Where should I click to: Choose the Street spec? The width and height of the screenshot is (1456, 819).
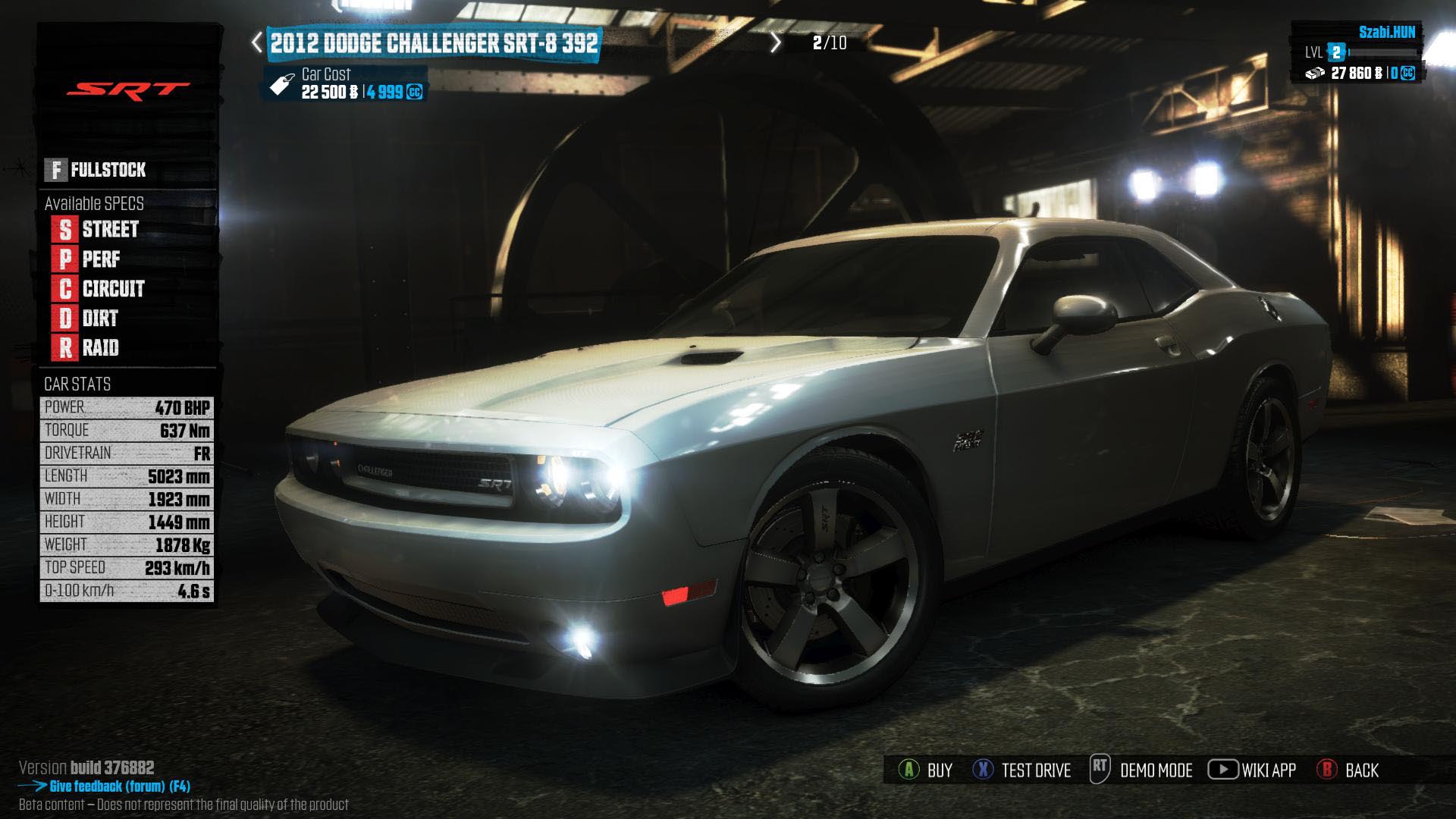(x=96, y=229)
